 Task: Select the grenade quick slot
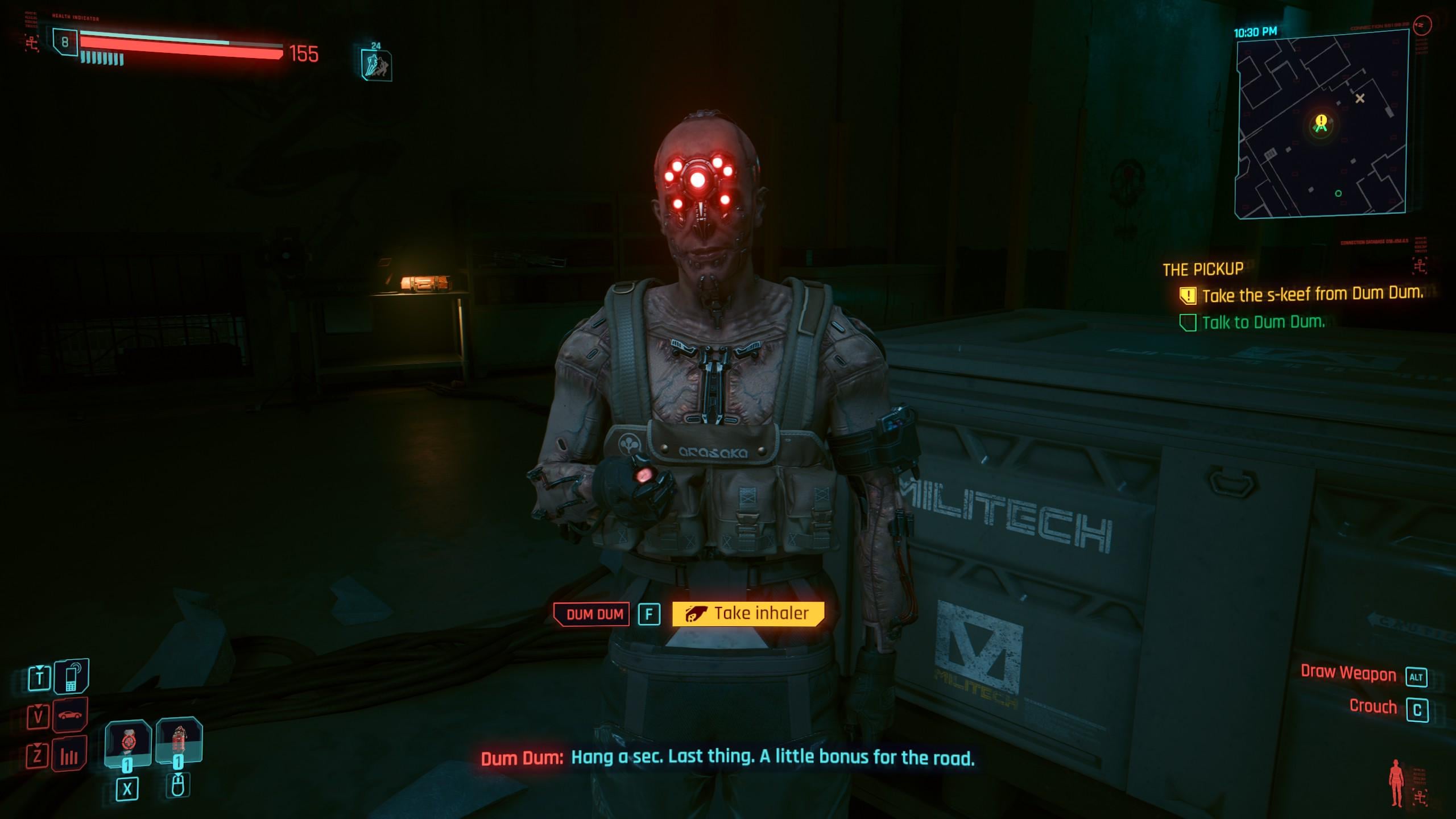[x=127, y=742]
